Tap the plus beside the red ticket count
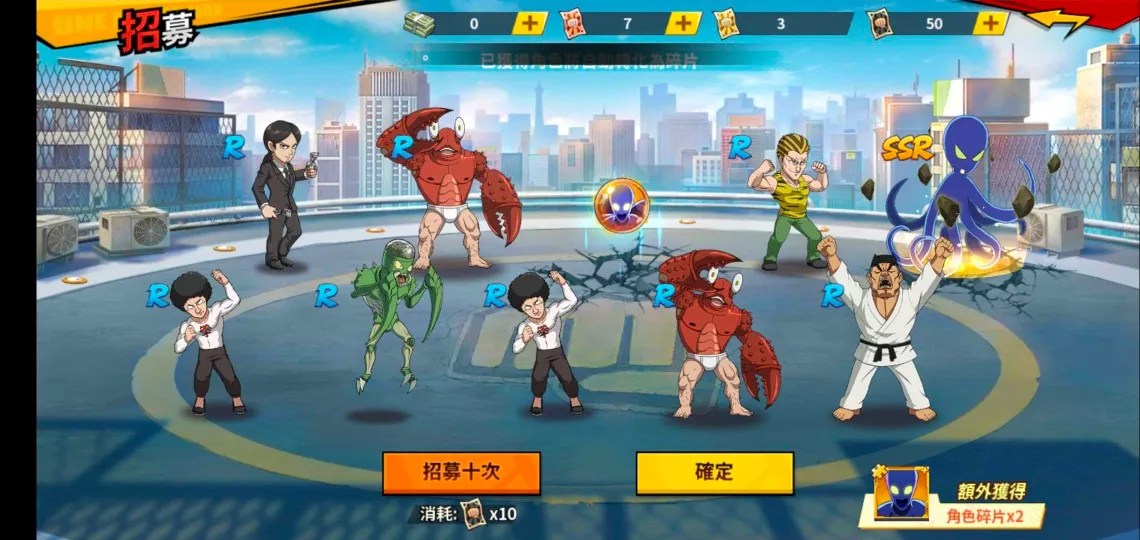Image resolution: width=1140 pixels, height=540 pixels. pos(683,23)
